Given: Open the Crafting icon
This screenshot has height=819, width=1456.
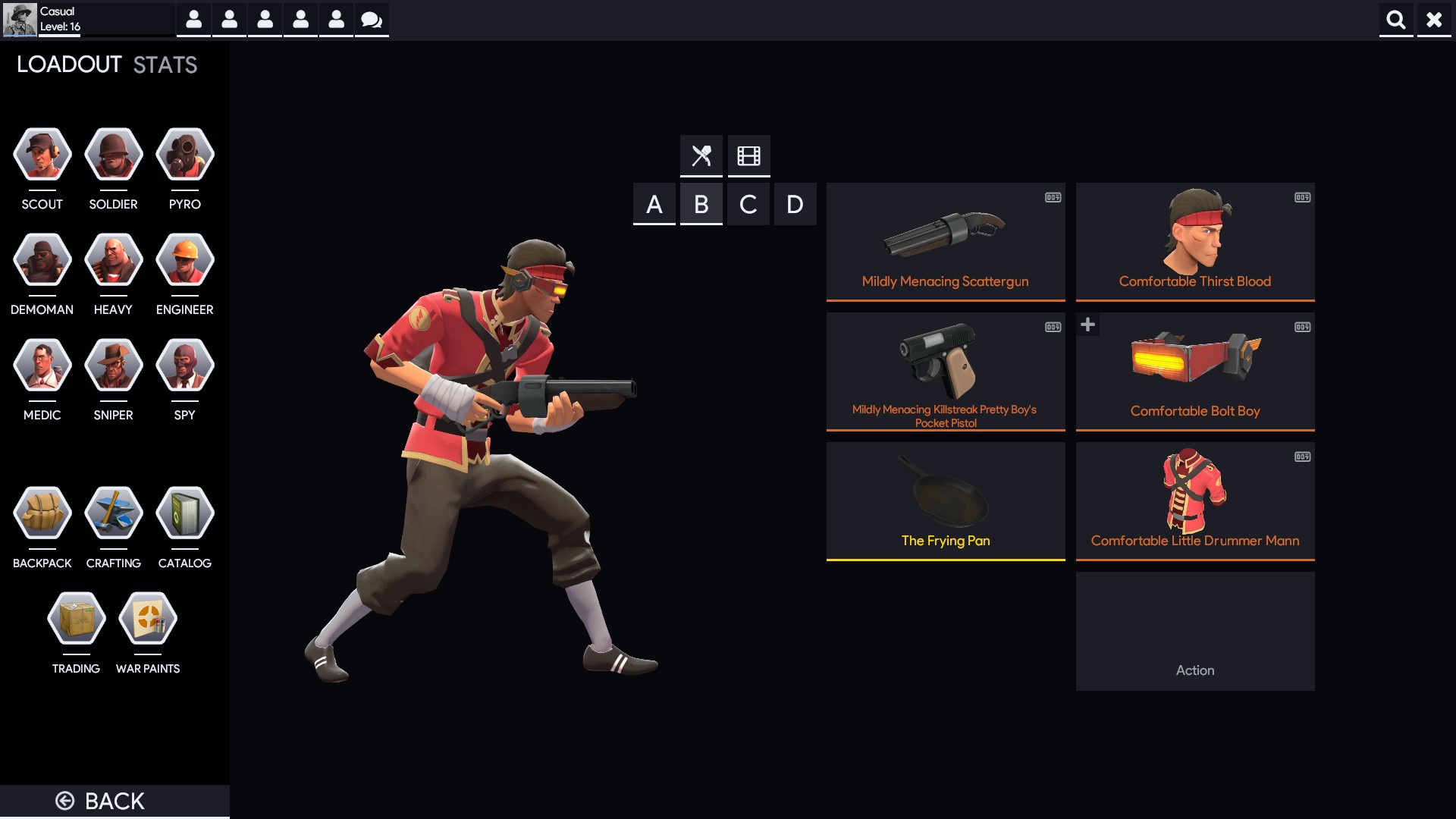Looking at the screenshot, I should click(112, 513).
